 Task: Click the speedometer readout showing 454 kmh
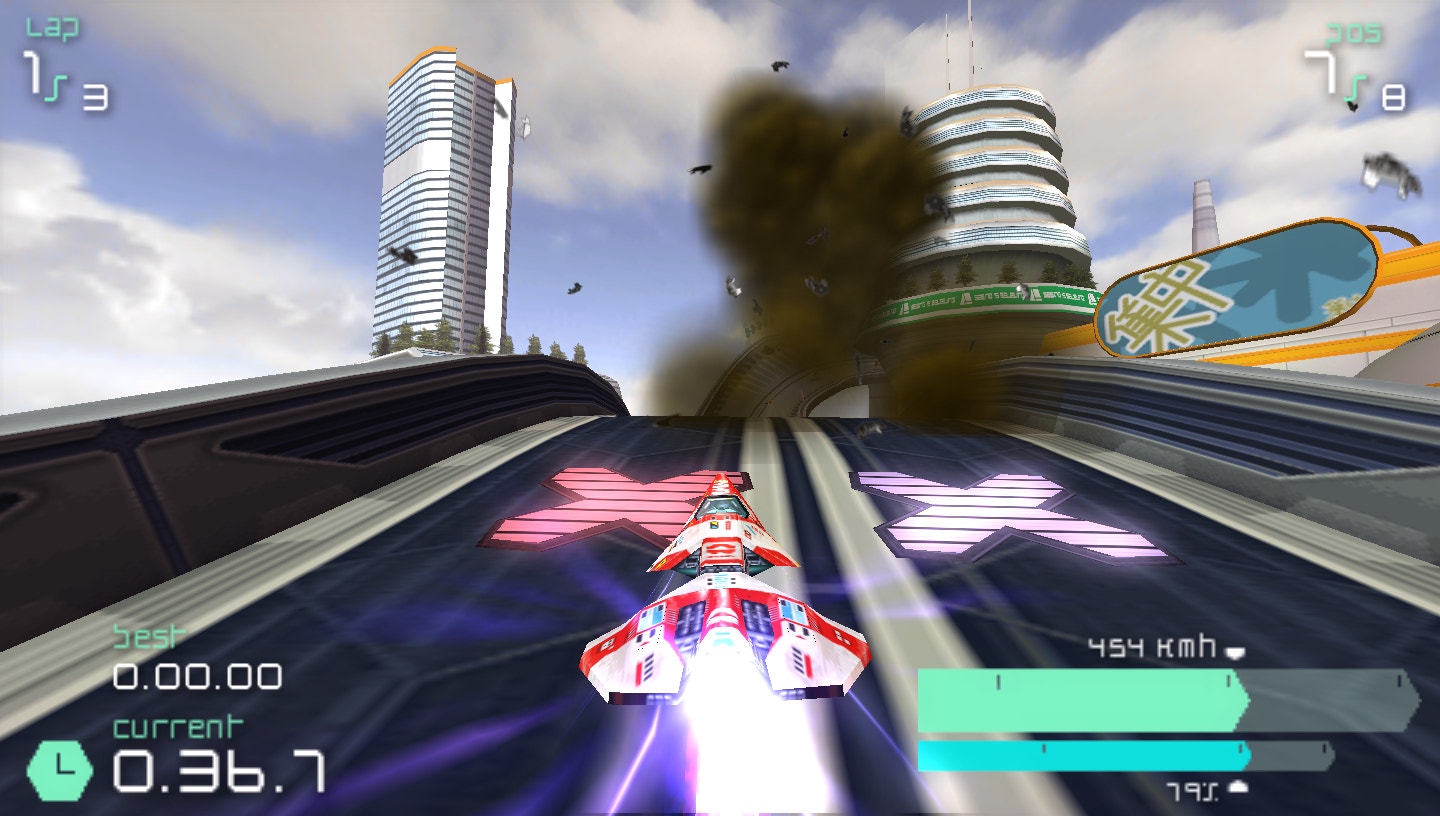[1150, 648]
